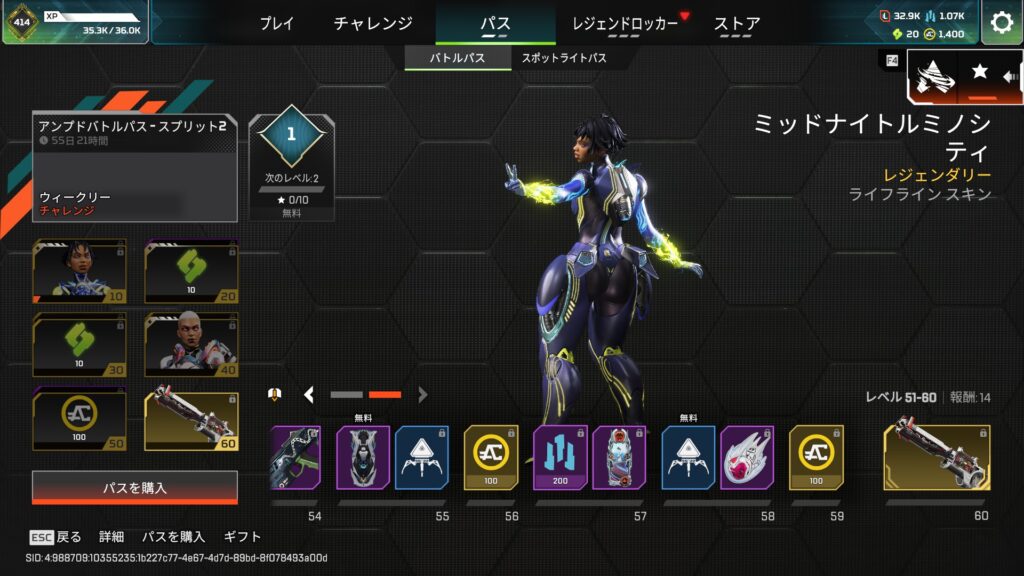Click the ギフト option in footer

tap(243, 537)
